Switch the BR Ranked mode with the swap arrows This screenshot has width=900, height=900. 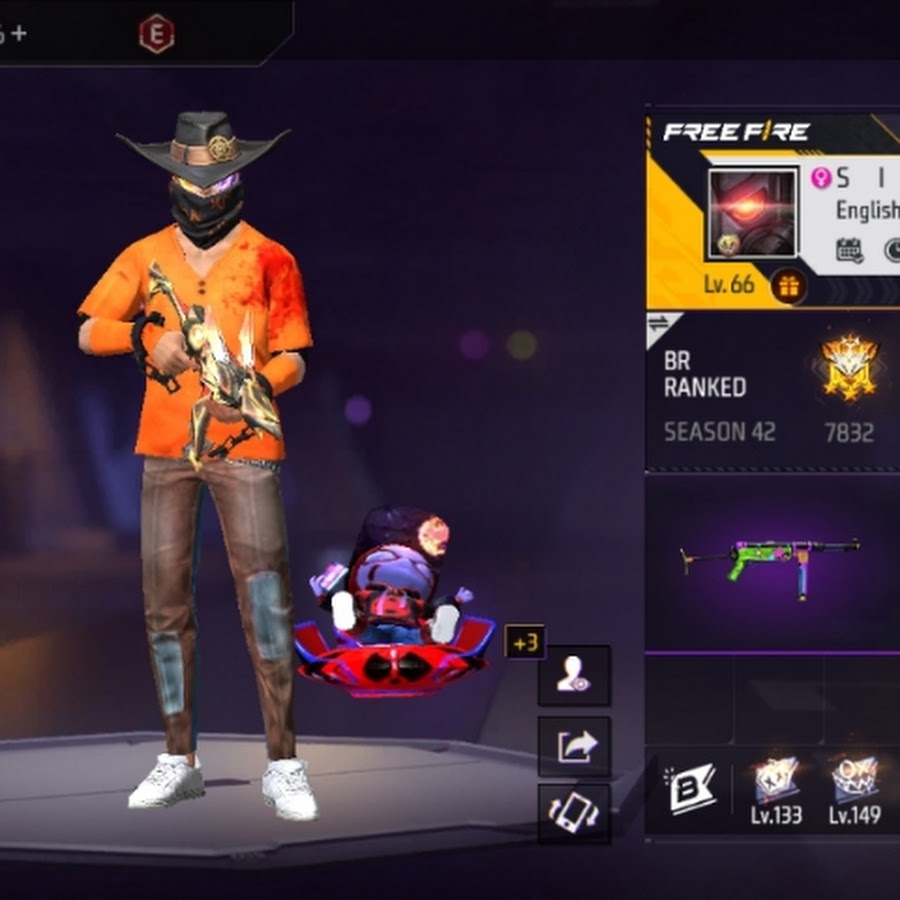coord(660,324)
